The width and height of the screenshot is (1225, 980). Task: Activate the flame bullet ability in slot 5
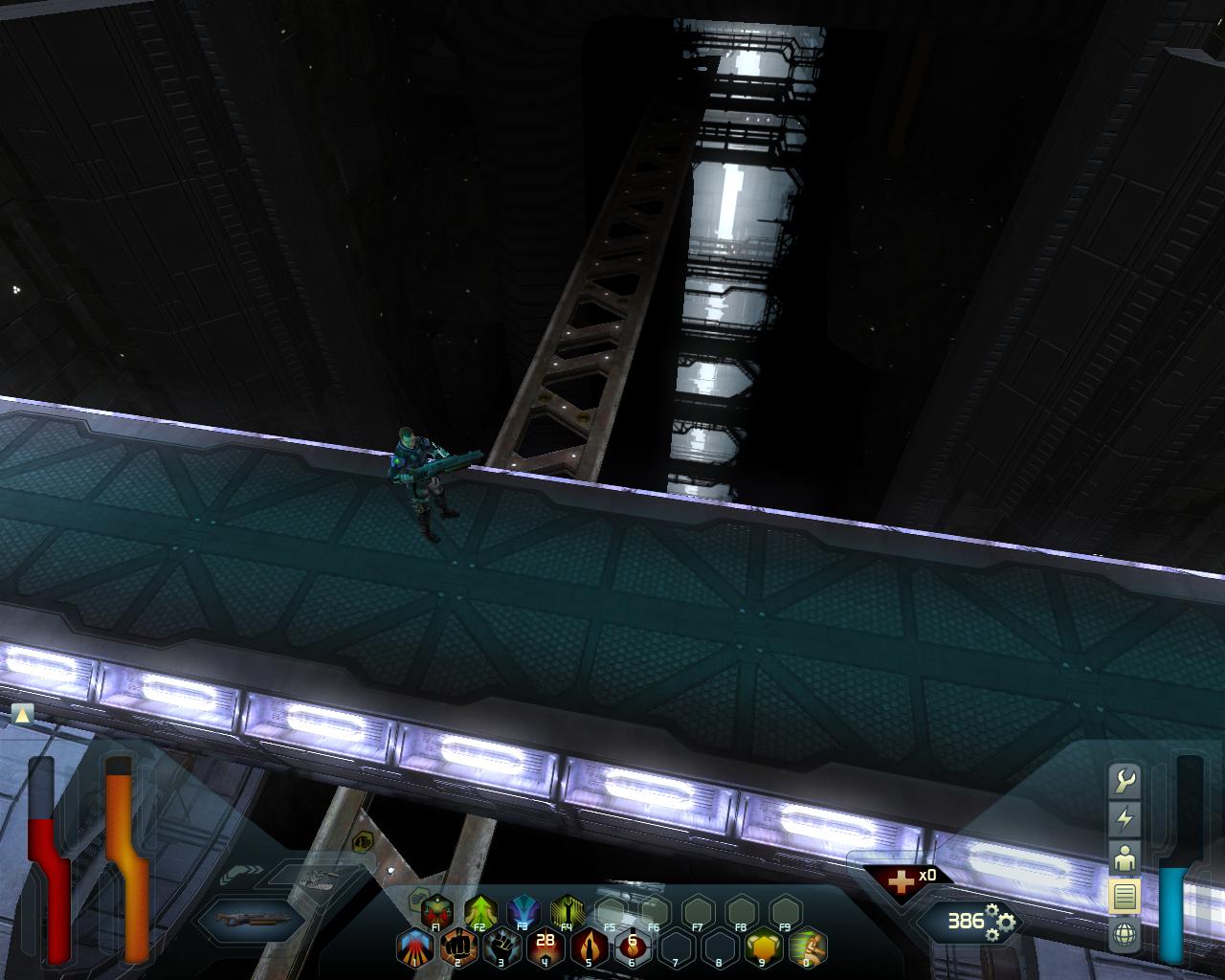click(589, 947)
